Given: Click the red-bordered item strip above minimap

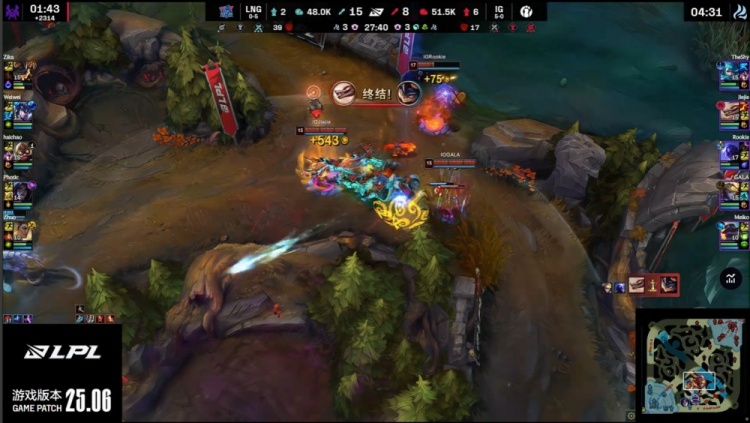Looking at the screenshot, I should 653,285.
